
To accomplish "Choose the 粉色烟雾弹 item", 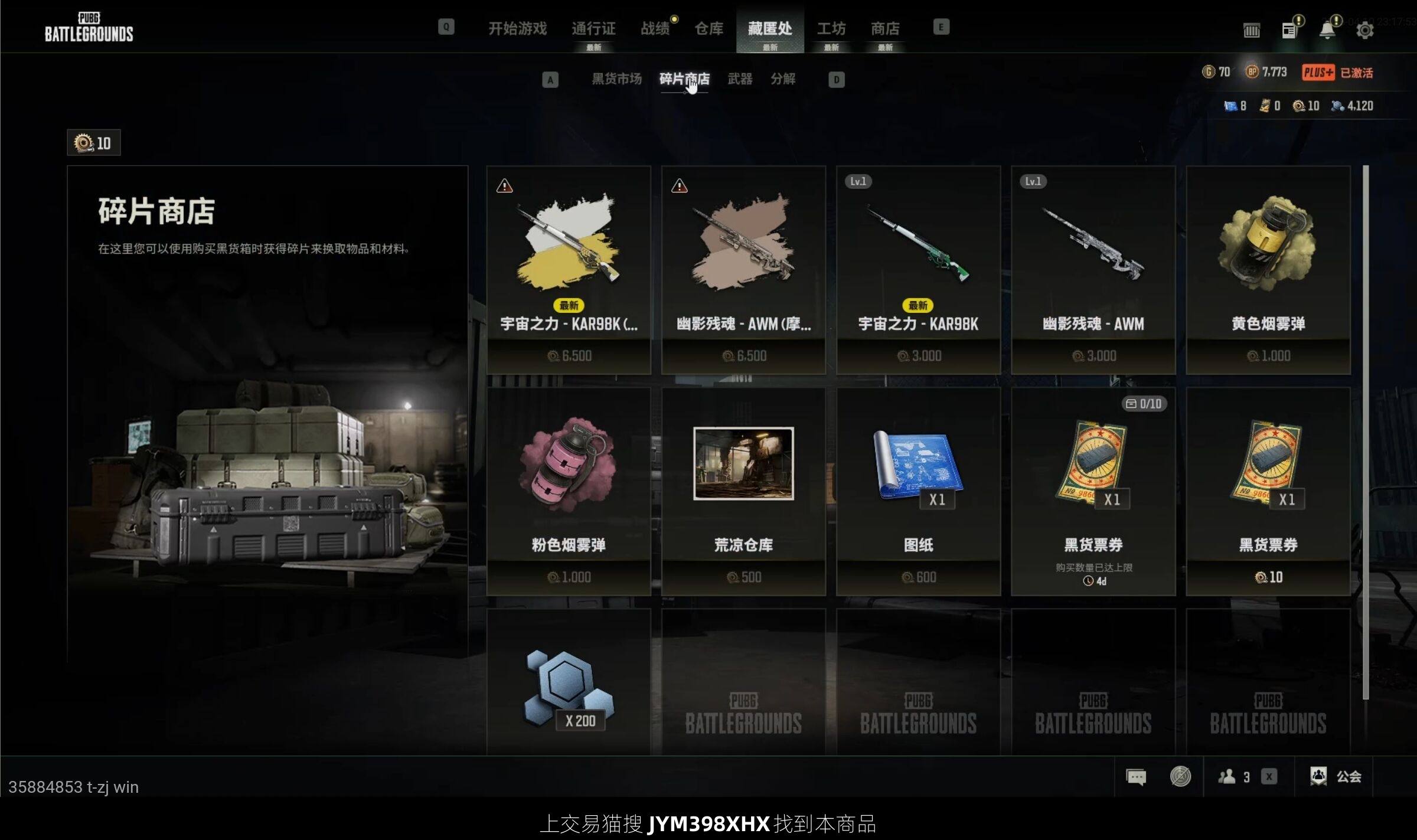I will coord(568,491).
